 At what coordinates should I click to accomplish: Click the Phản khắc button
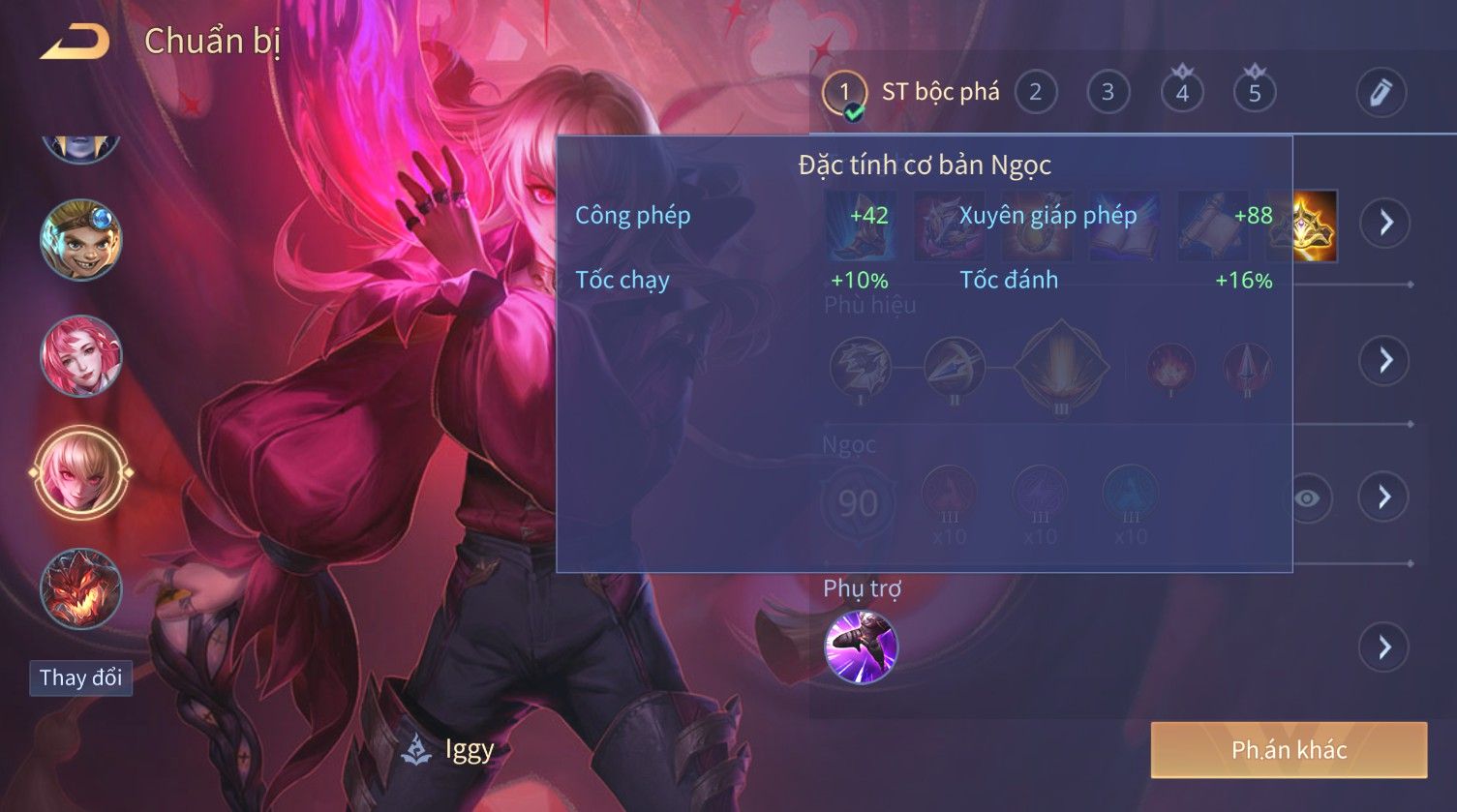[1289, 750]
